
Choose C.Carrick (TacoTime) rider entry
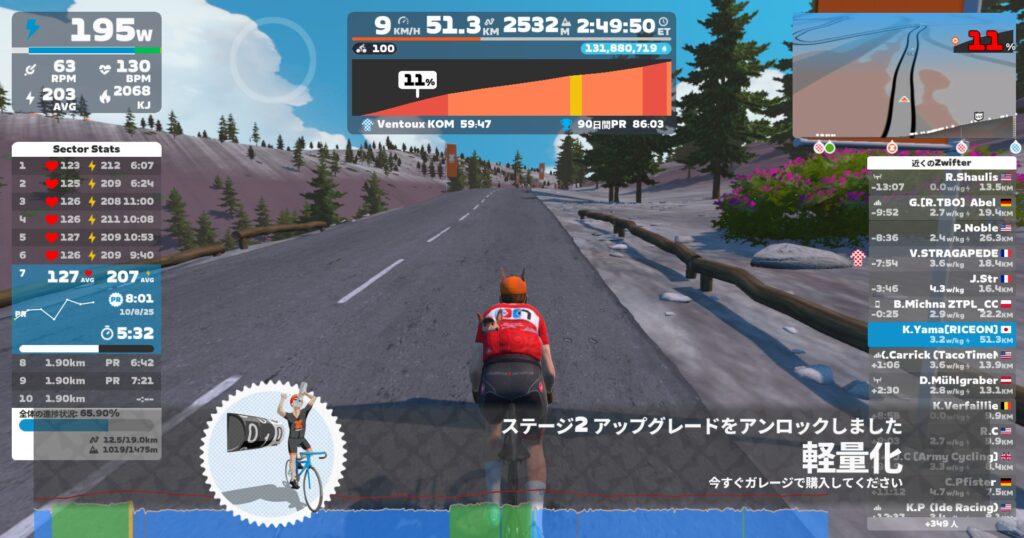943,360
